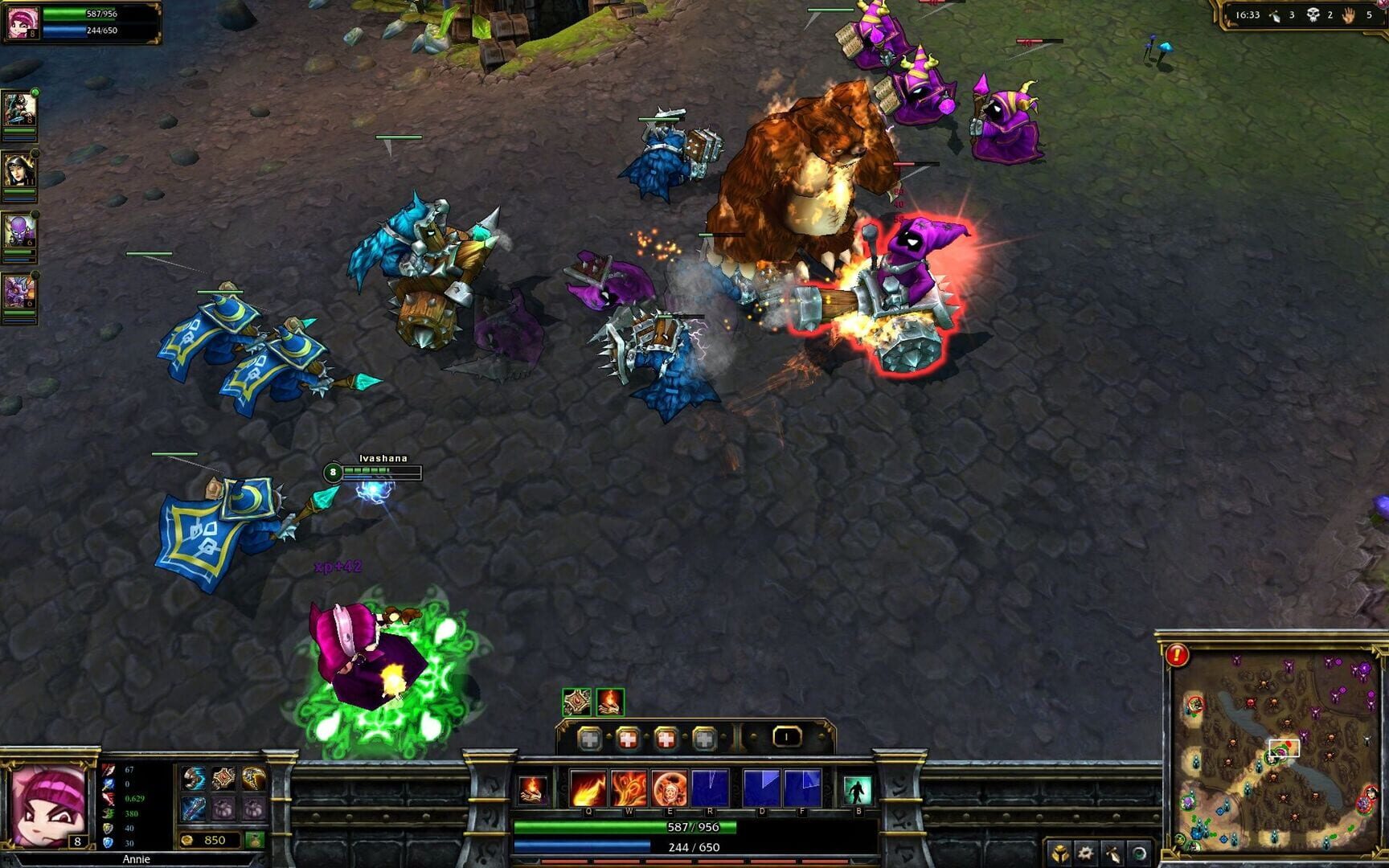Open the shop icon beside the minimap
The width and height of the screenshot is (1389, 868).
[1060, 854]
